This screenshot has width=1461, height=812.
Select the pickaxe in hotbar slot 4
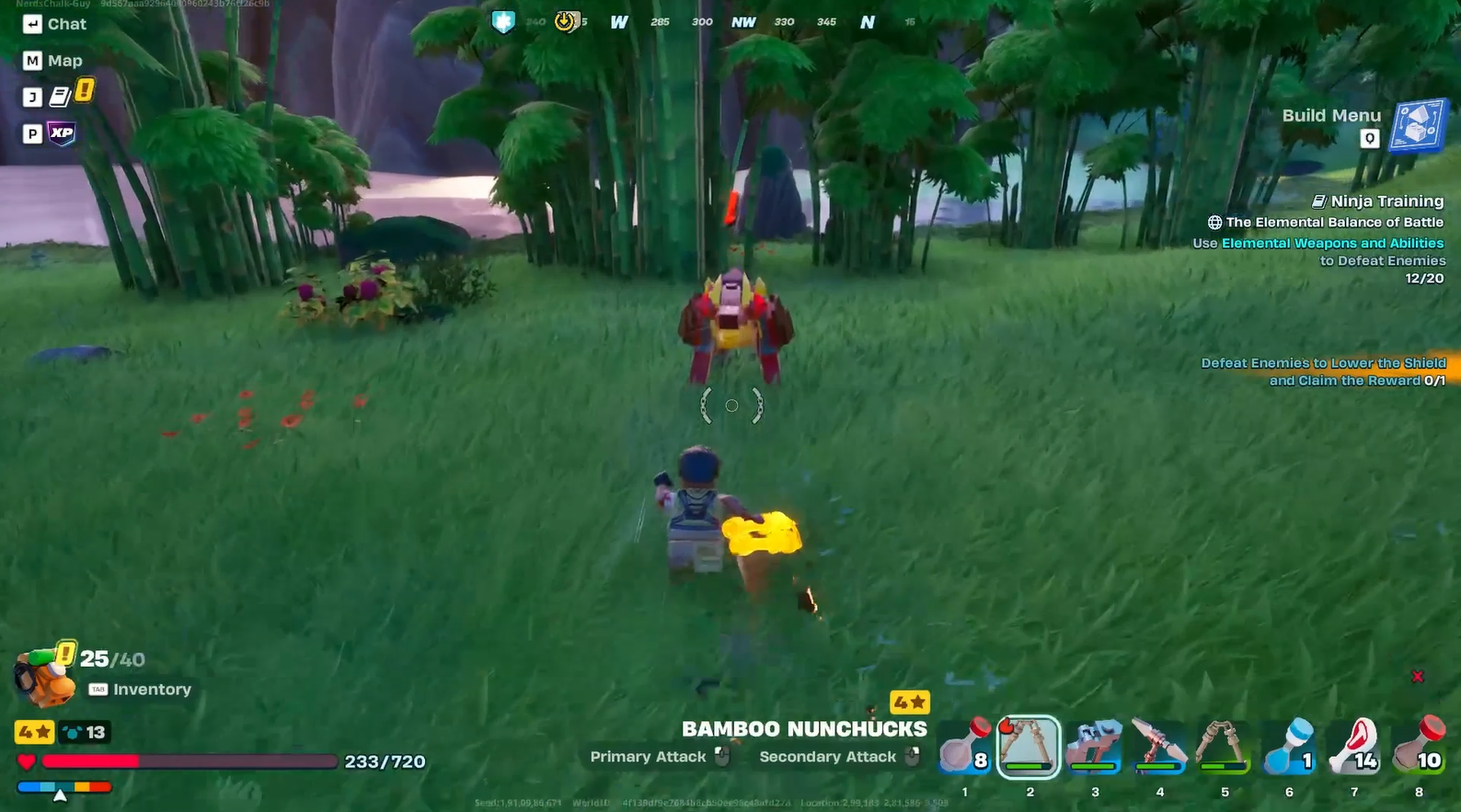coord(1159,745)
